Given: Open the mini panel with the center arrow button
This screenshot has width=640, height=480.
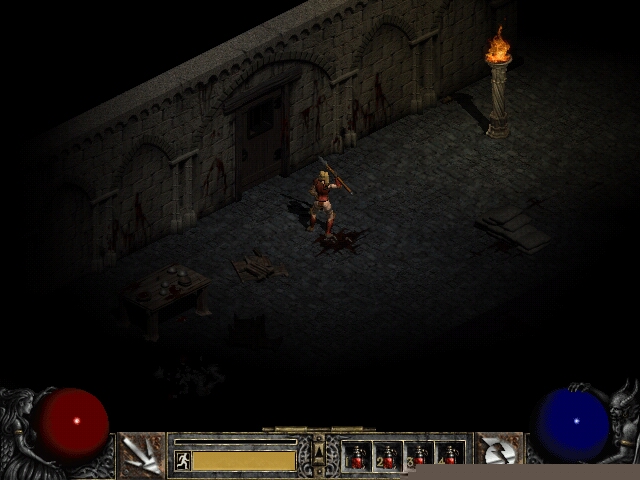Looking at the screenshot, I should point(319,449).
